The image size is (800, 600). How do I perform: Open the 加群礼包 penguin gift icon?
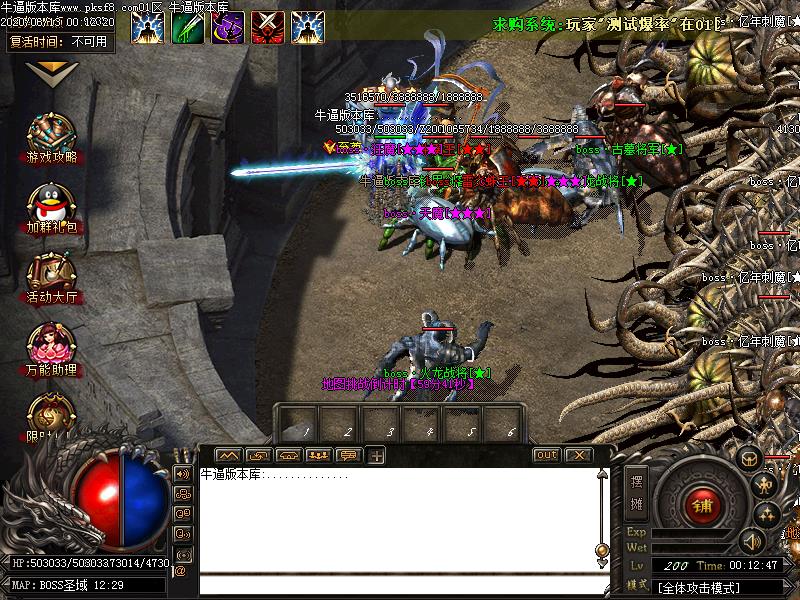(51, 207)
